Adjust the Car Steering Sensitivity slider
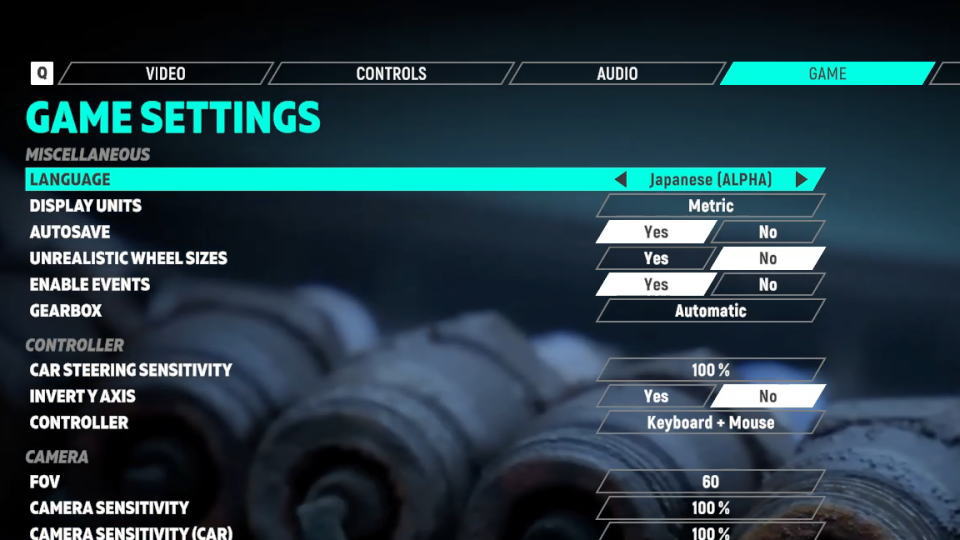 [710, 370]
